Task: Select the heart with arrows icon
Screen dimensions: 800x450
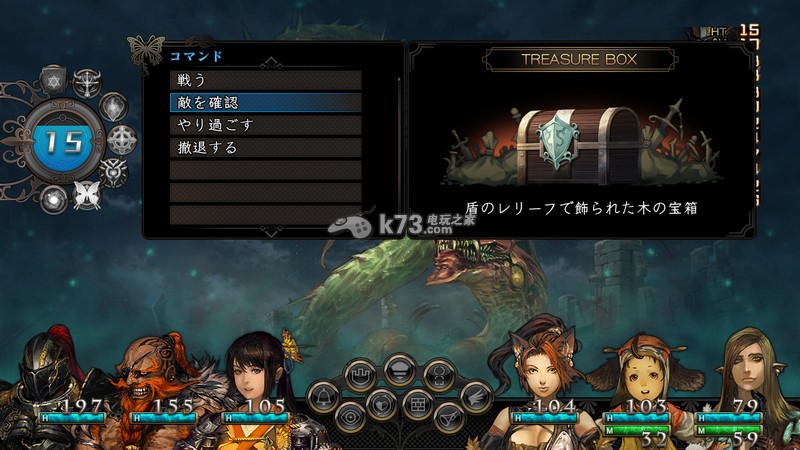Action: [381, 403]
